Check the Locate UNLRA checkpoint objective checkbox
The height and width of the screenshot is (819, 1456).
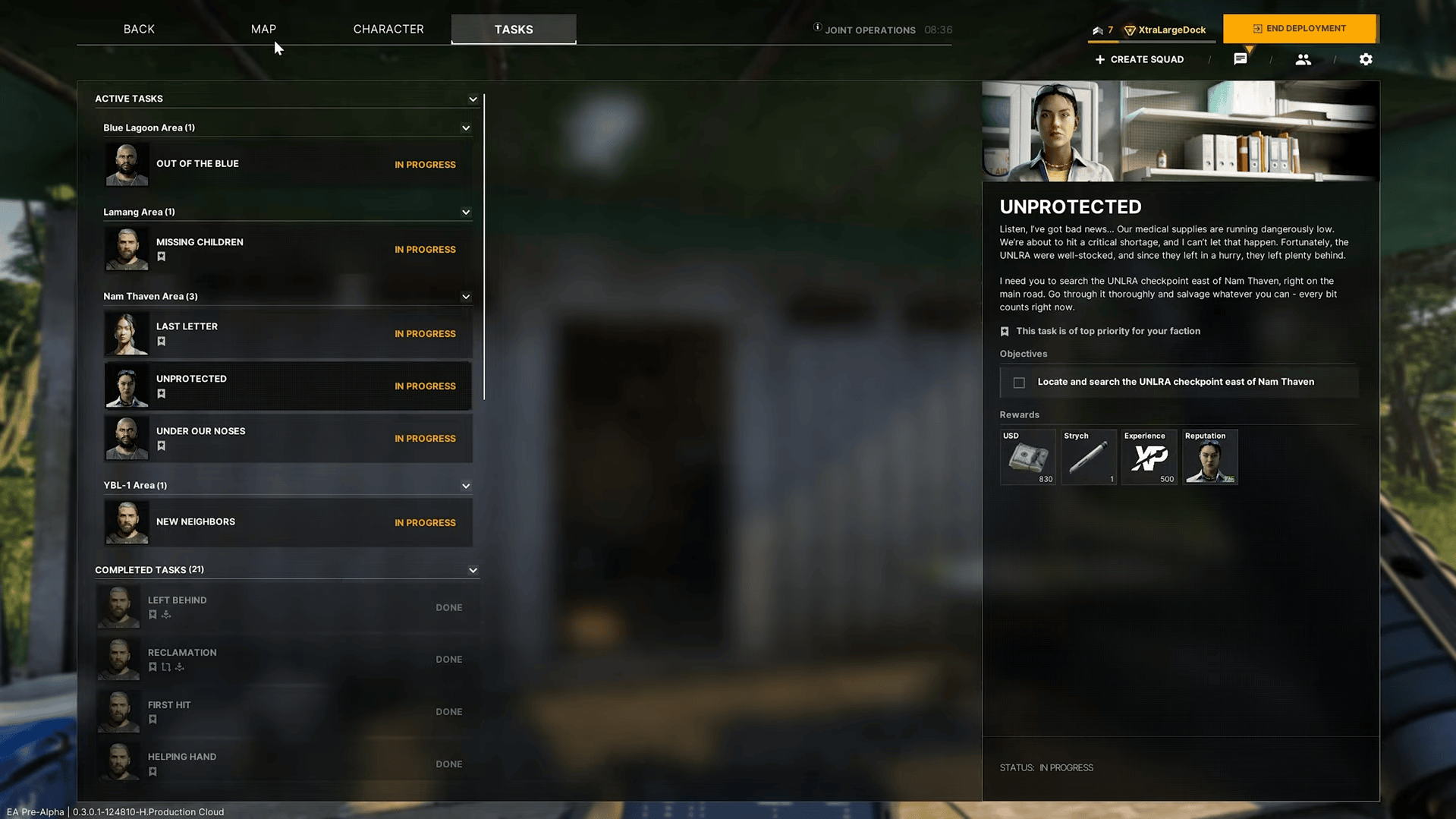click(1019, 382)
